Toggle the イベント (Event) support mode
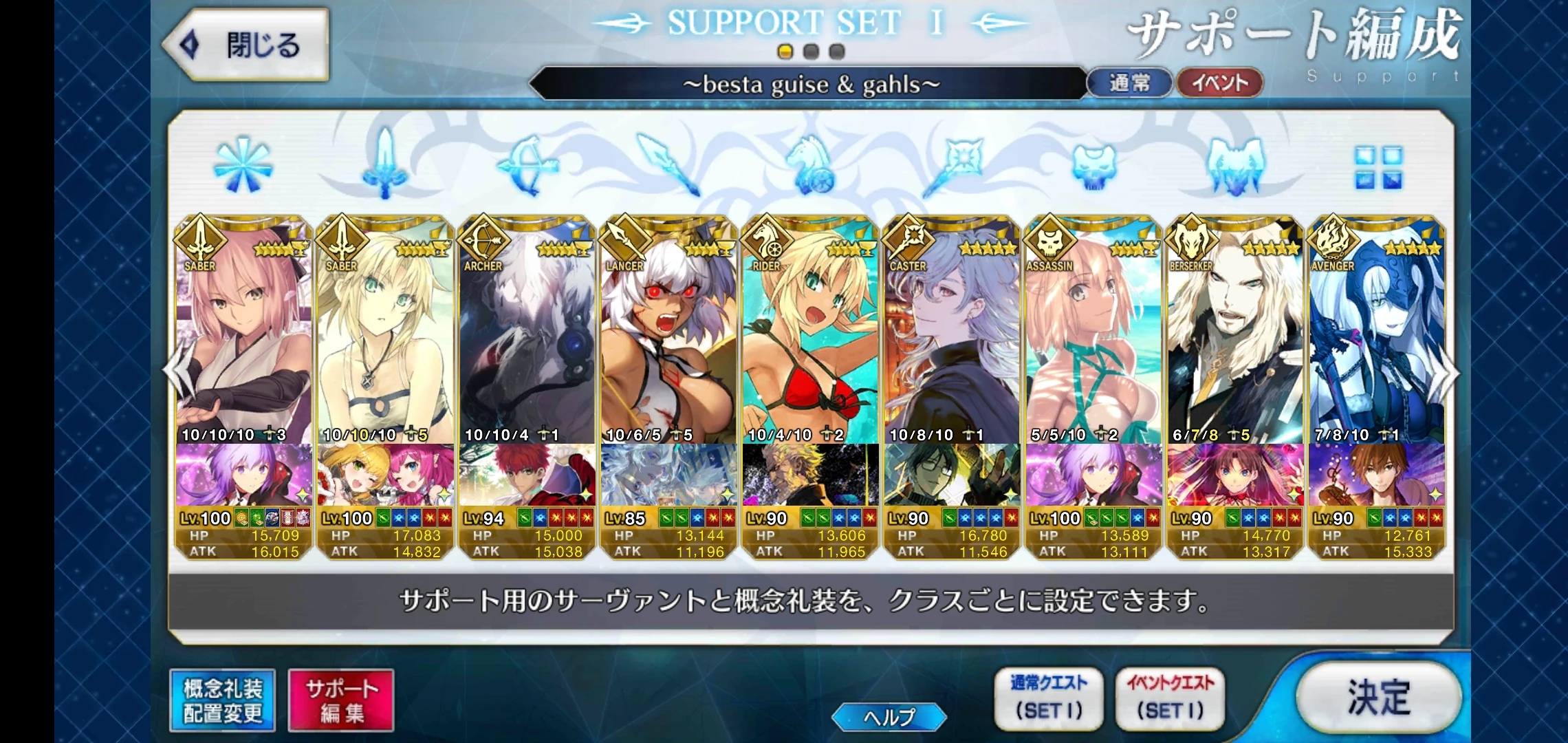Image resolution: width=1568 pixels, height=743 pixels. [1219, 80]
